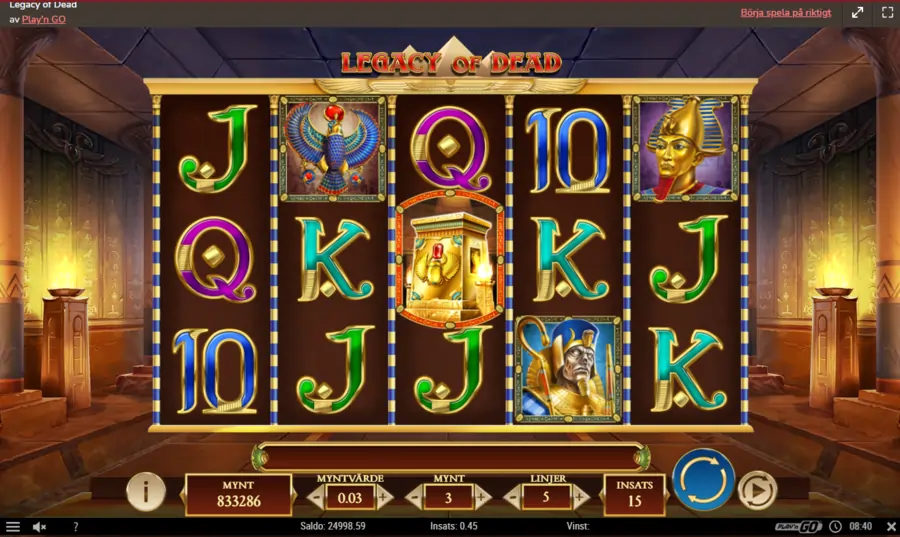Open the hamburger menu in the bottom bar
The width and height of the screenshot is (900, 537).
13,527
